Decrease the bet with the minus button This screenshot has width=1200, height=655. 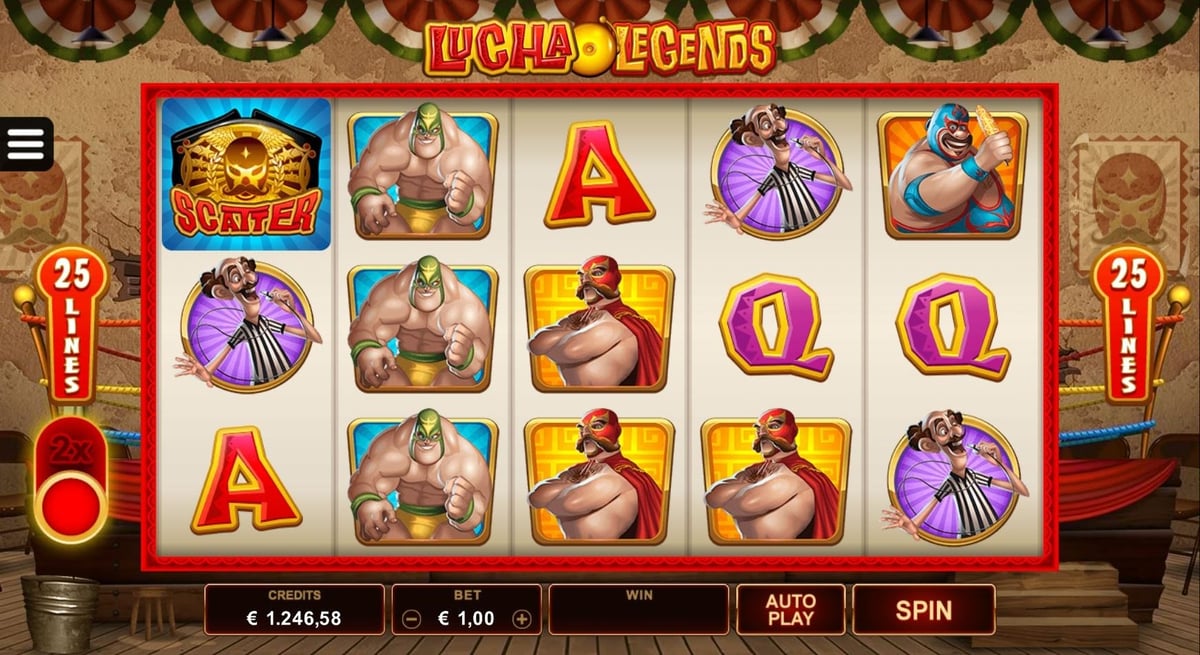click(x=411, y=619)
